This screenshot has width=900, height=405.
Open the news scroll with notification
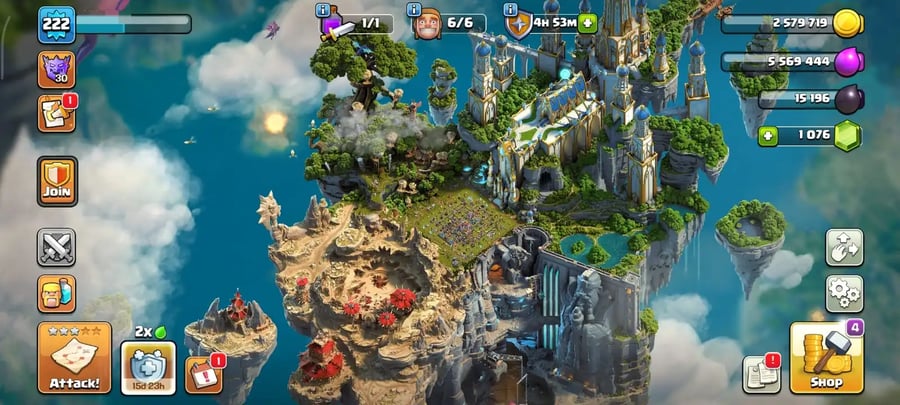(x=57, y=113)
